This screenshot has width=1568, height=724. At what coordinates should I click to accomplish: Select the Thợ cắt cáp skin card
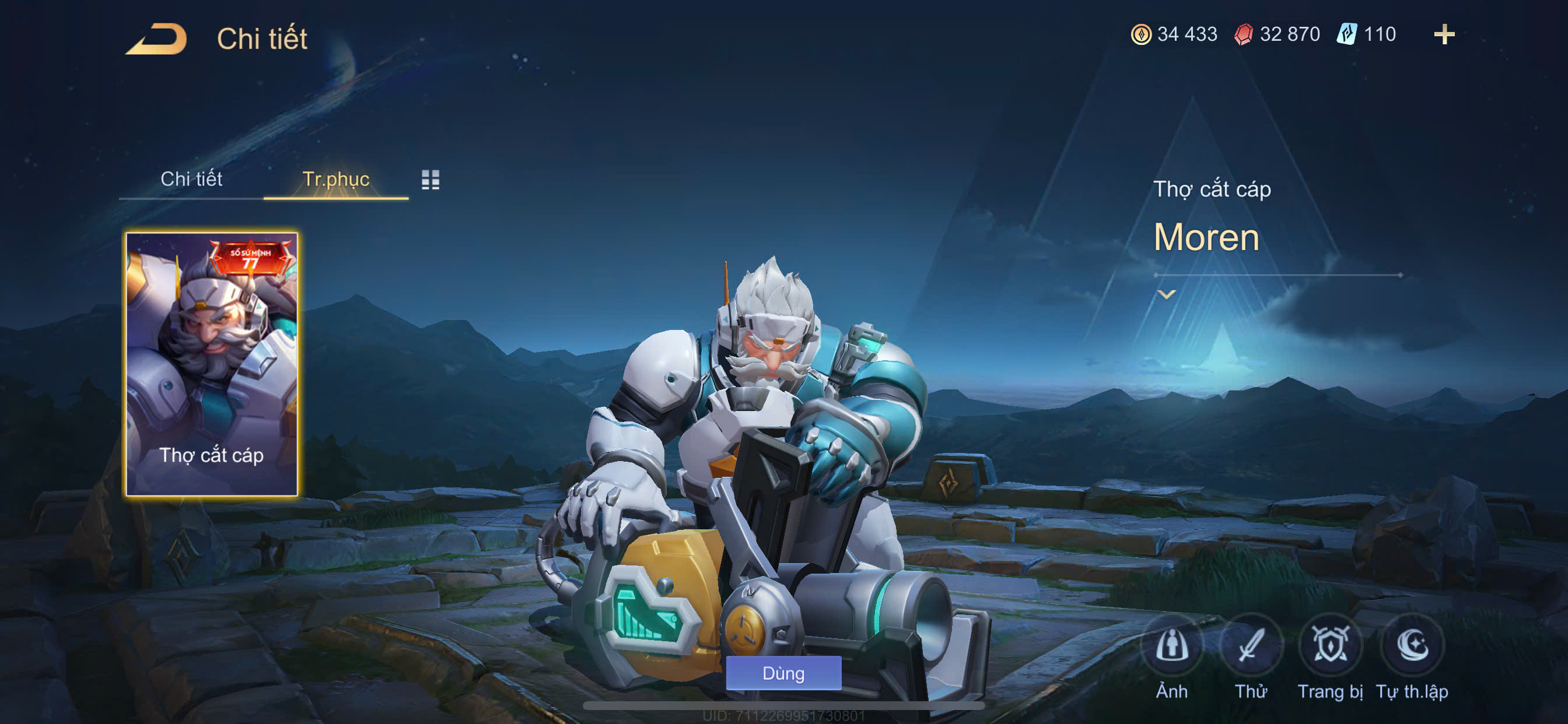211,364
